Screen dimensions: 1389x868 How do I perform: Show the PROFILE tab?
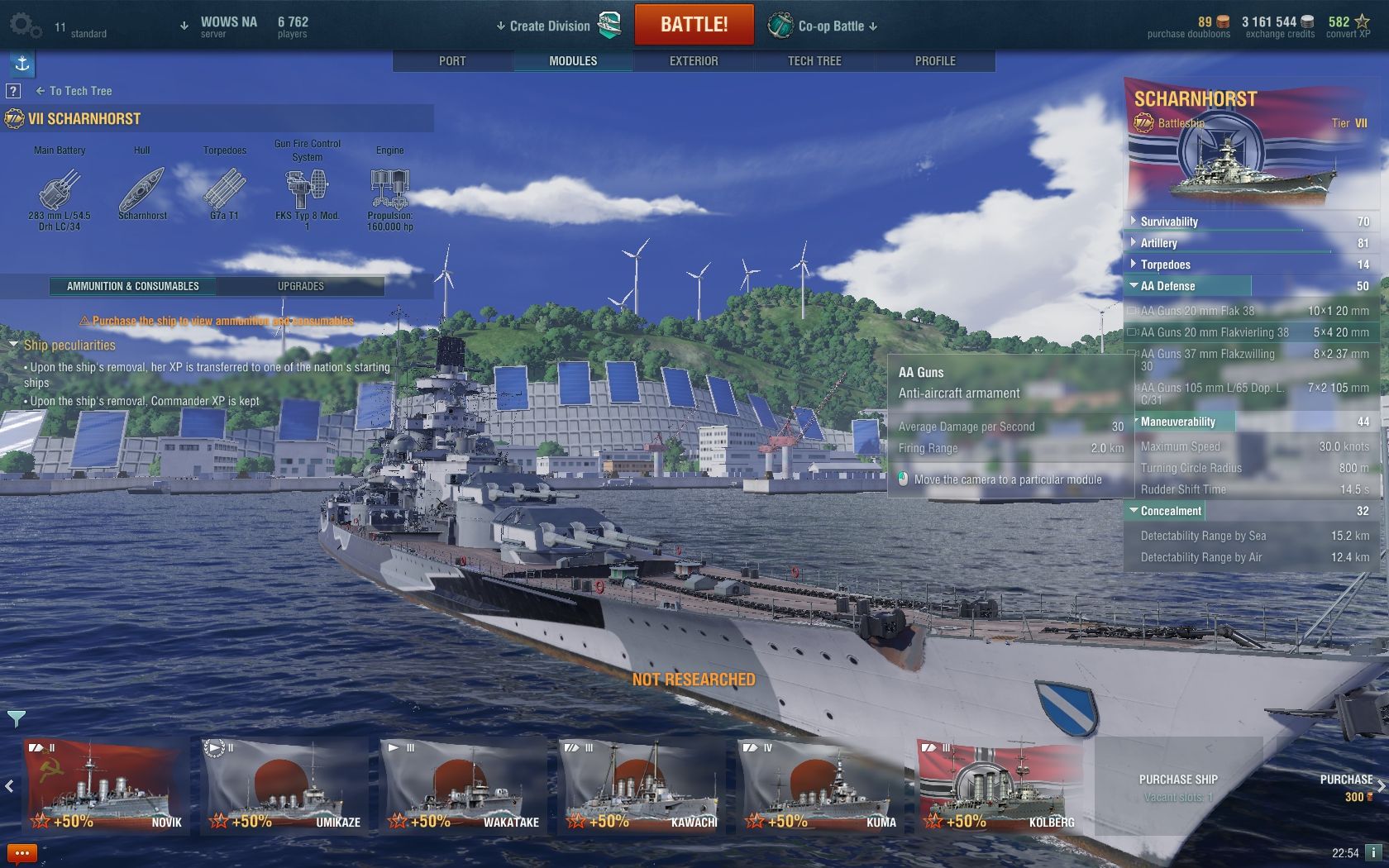(x=935, y=61)
